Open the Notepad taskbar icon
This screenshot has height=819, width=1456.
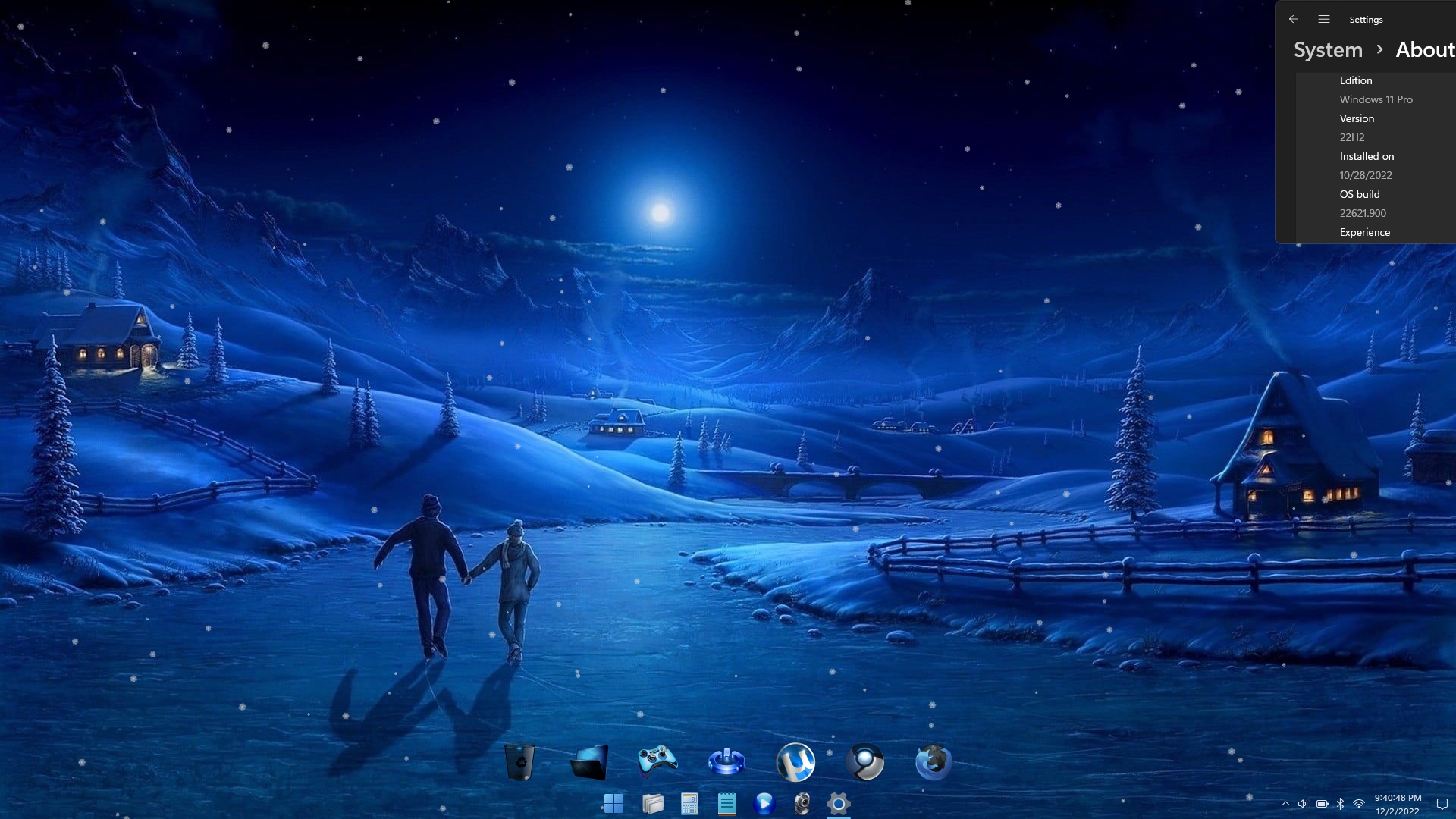pos(726,803)
